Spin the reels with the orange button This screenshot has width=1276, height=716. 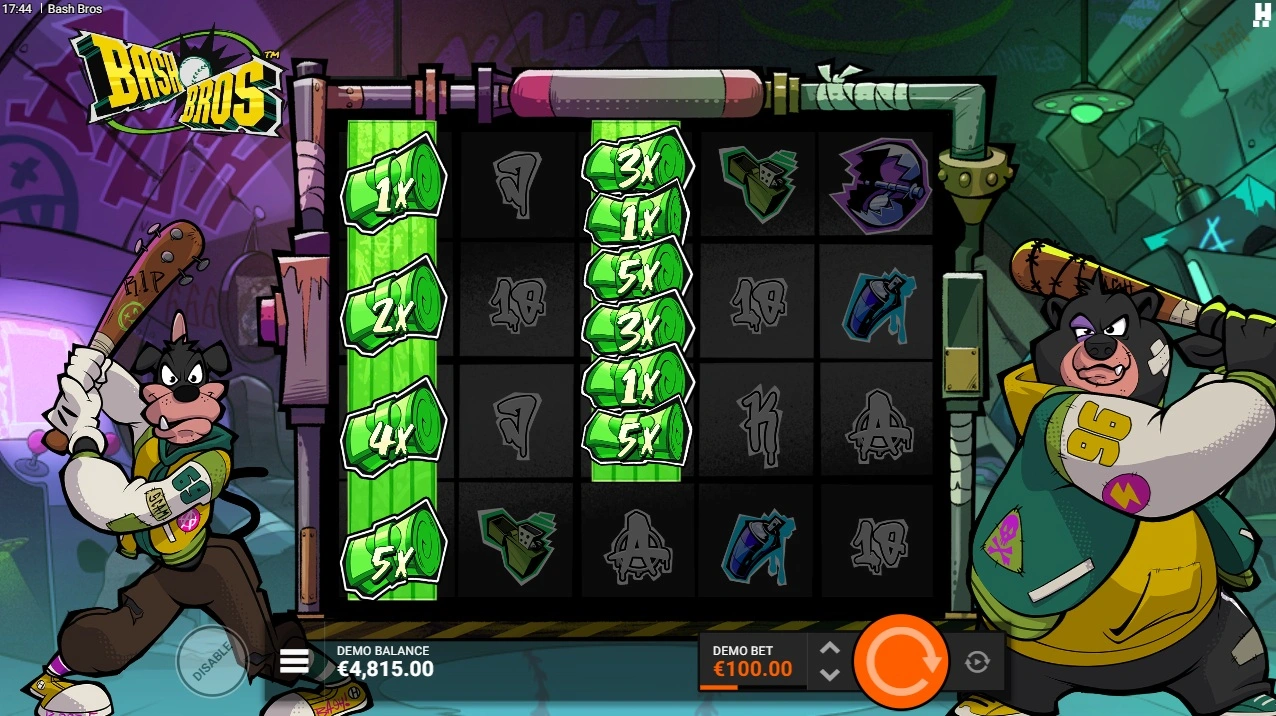(900, 661)
